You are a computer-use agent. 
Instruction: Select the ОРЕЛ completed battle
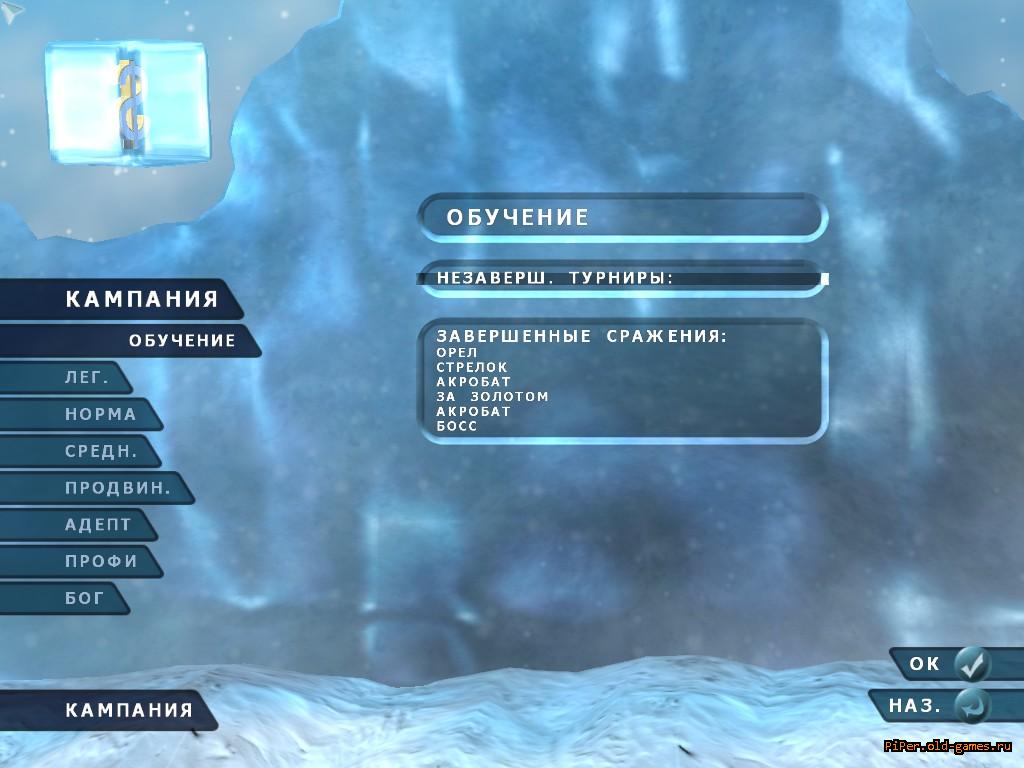457,353
